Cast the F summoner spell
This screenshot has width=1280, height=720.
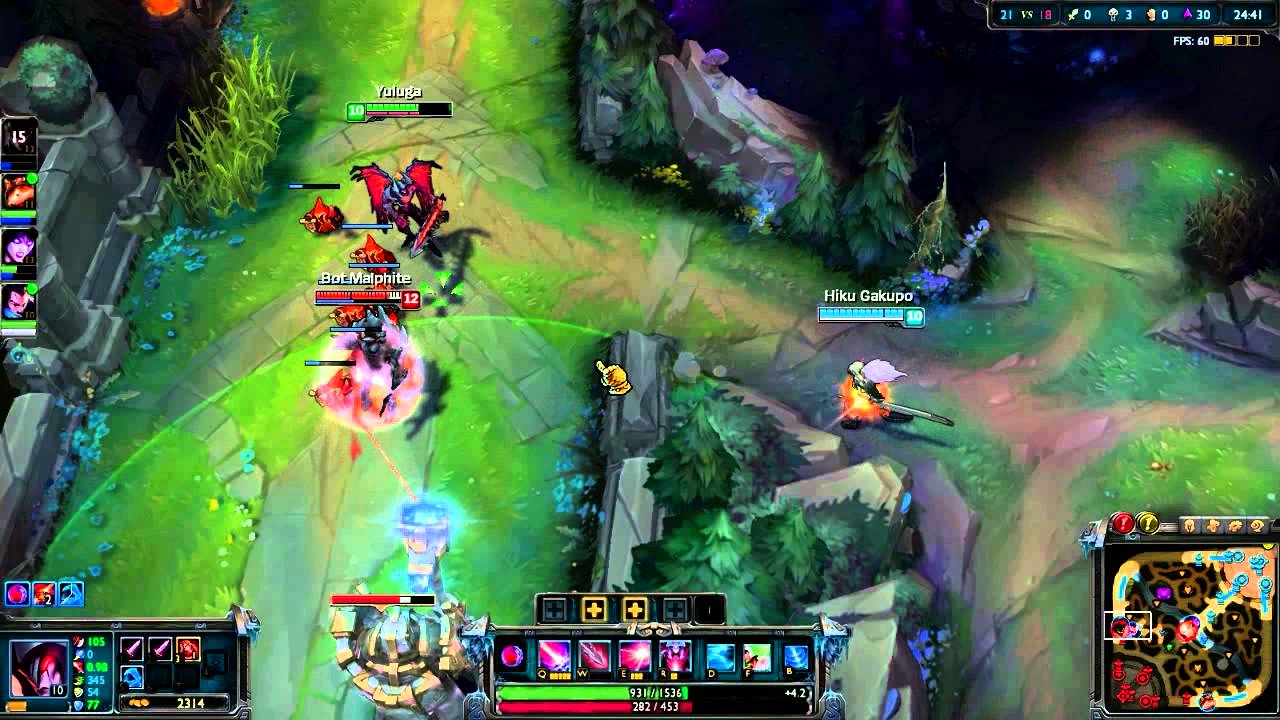tap(757, 657)
